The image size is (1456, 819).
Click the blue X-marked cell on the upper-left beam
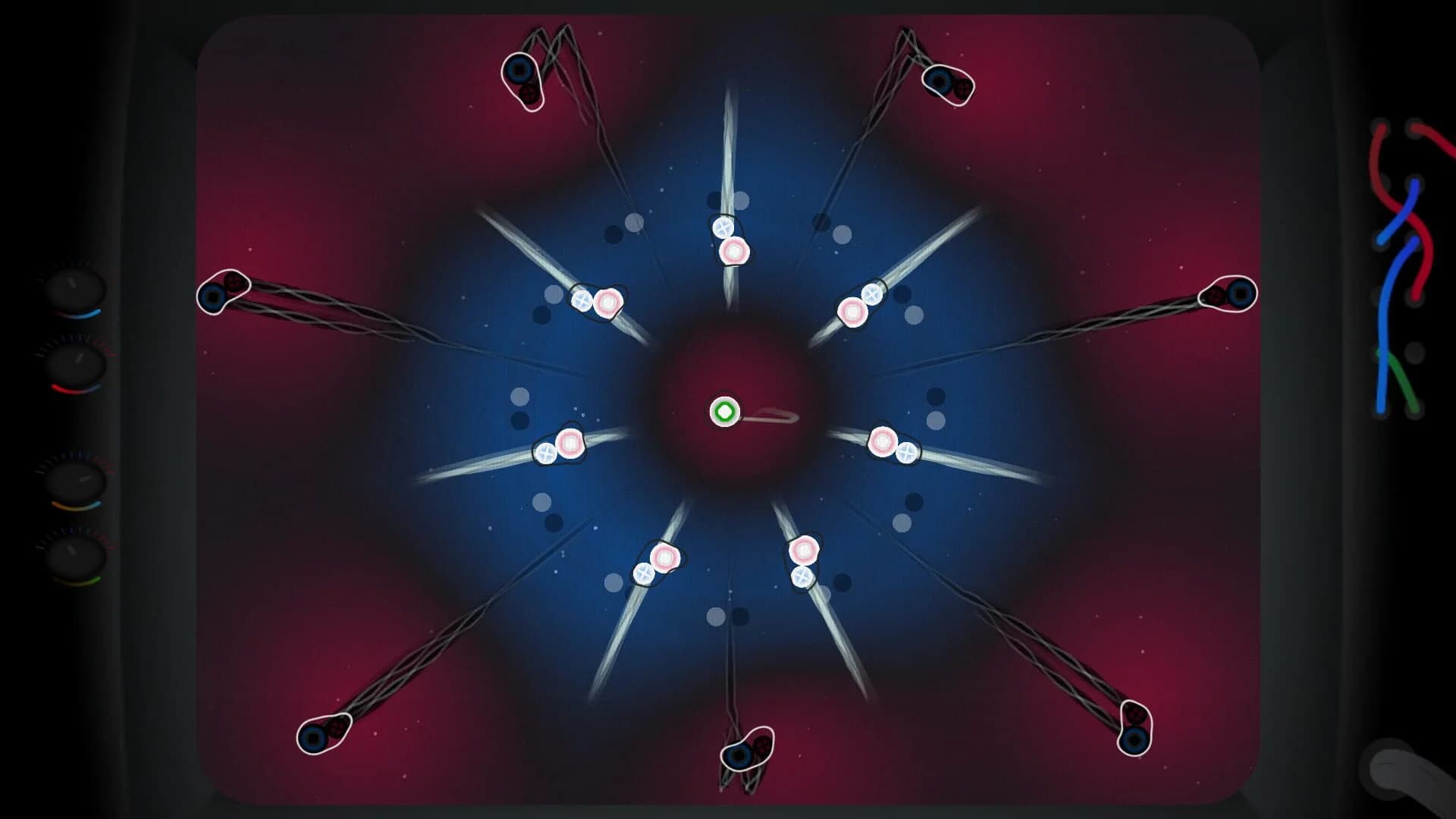580,300
